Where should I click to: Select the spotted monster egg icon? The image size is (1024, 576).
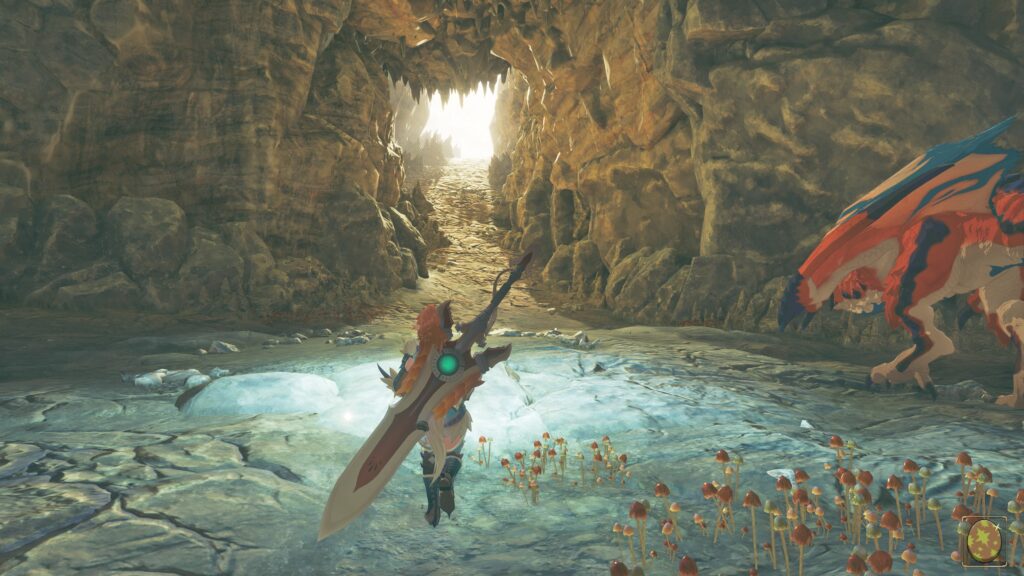983,542
